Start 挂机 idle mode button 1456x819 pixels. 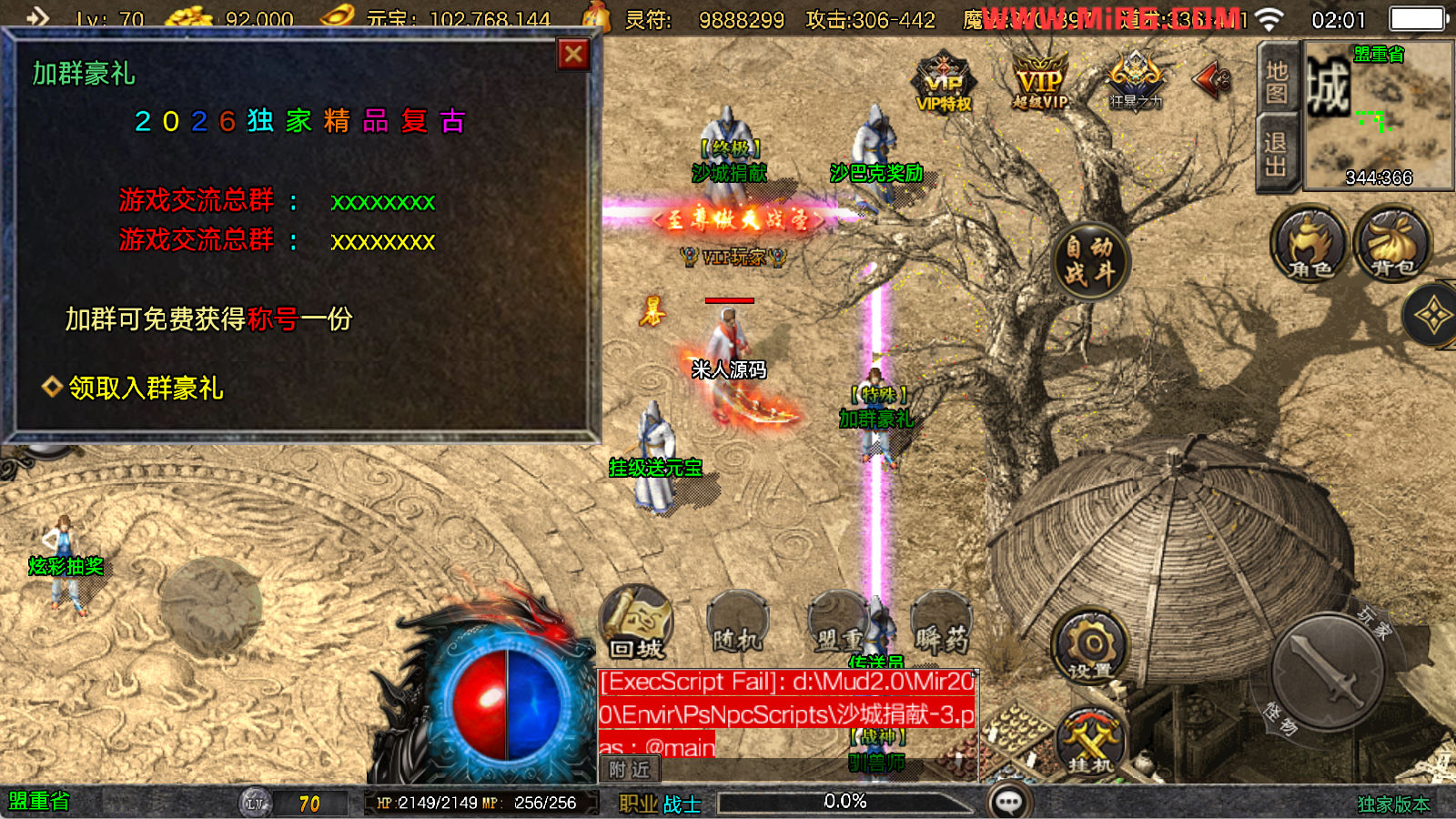pyautogui.click(x=1090, y=742)
